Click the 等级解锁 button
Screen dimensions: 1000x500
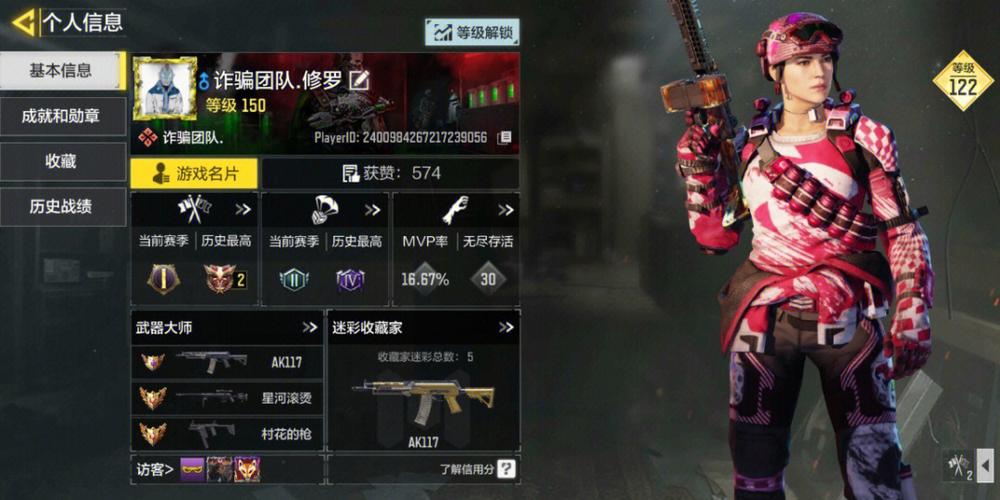click(x=472, y=32)
